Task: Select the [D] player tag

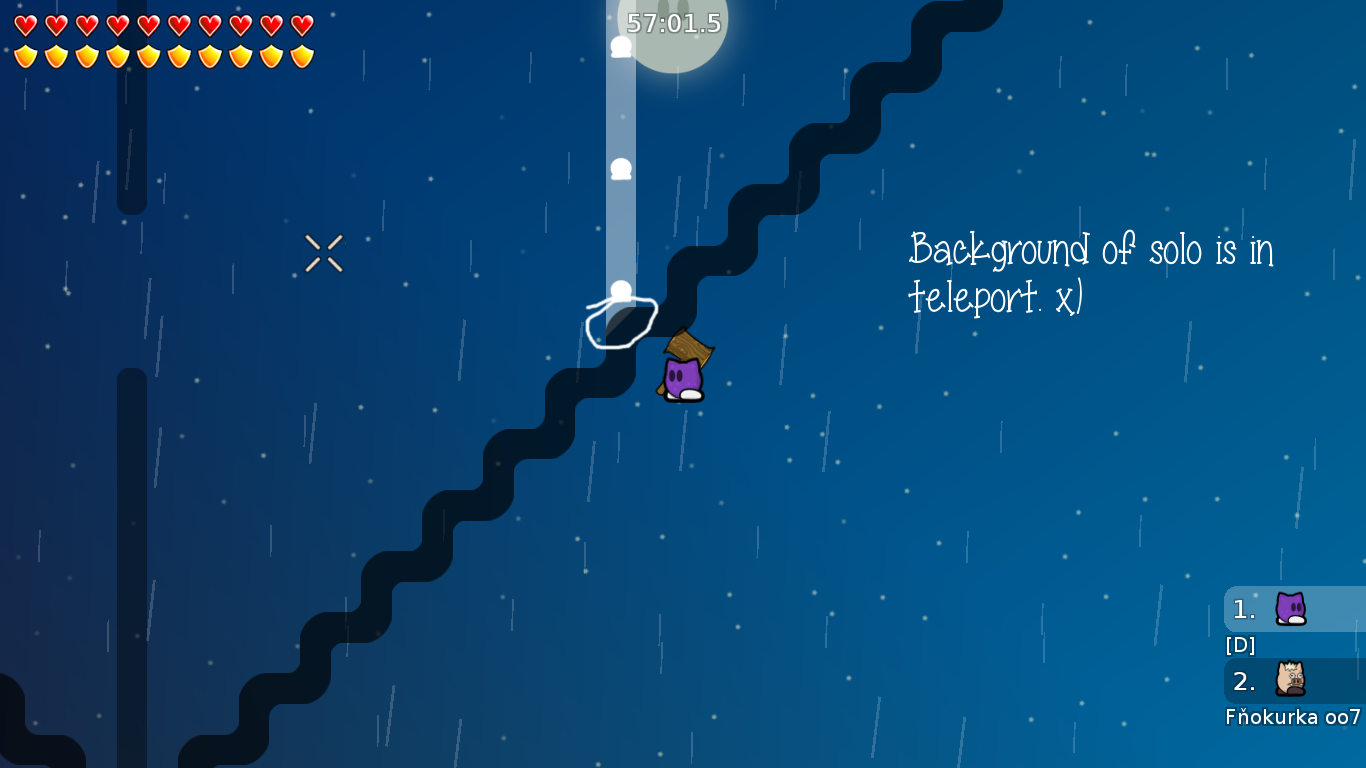Action: point(1239,645)
